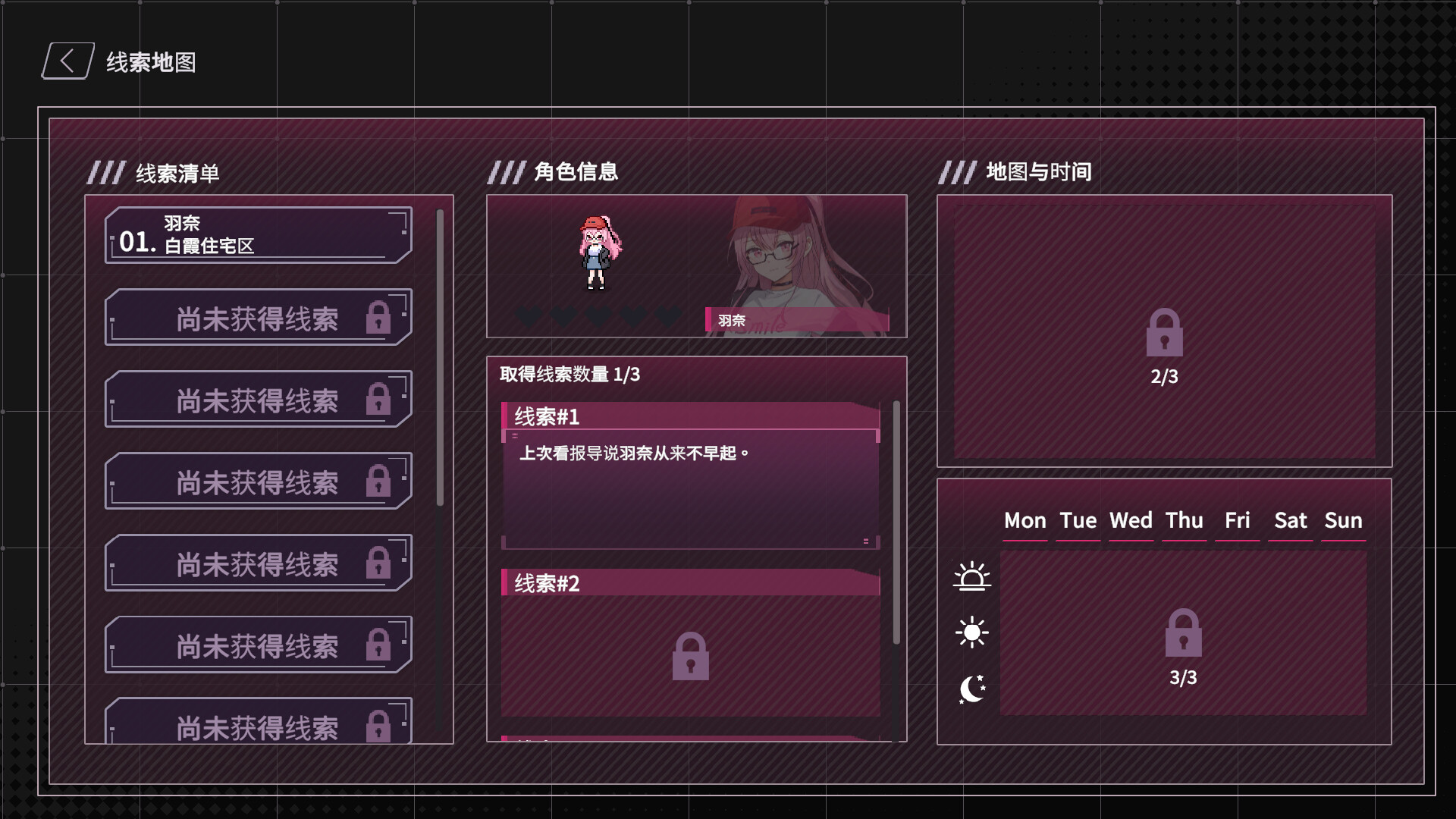Open the first 尚未获得线索 locked clue slot
The height and width of the screenshot is (819, 1456).
(258, 317)
